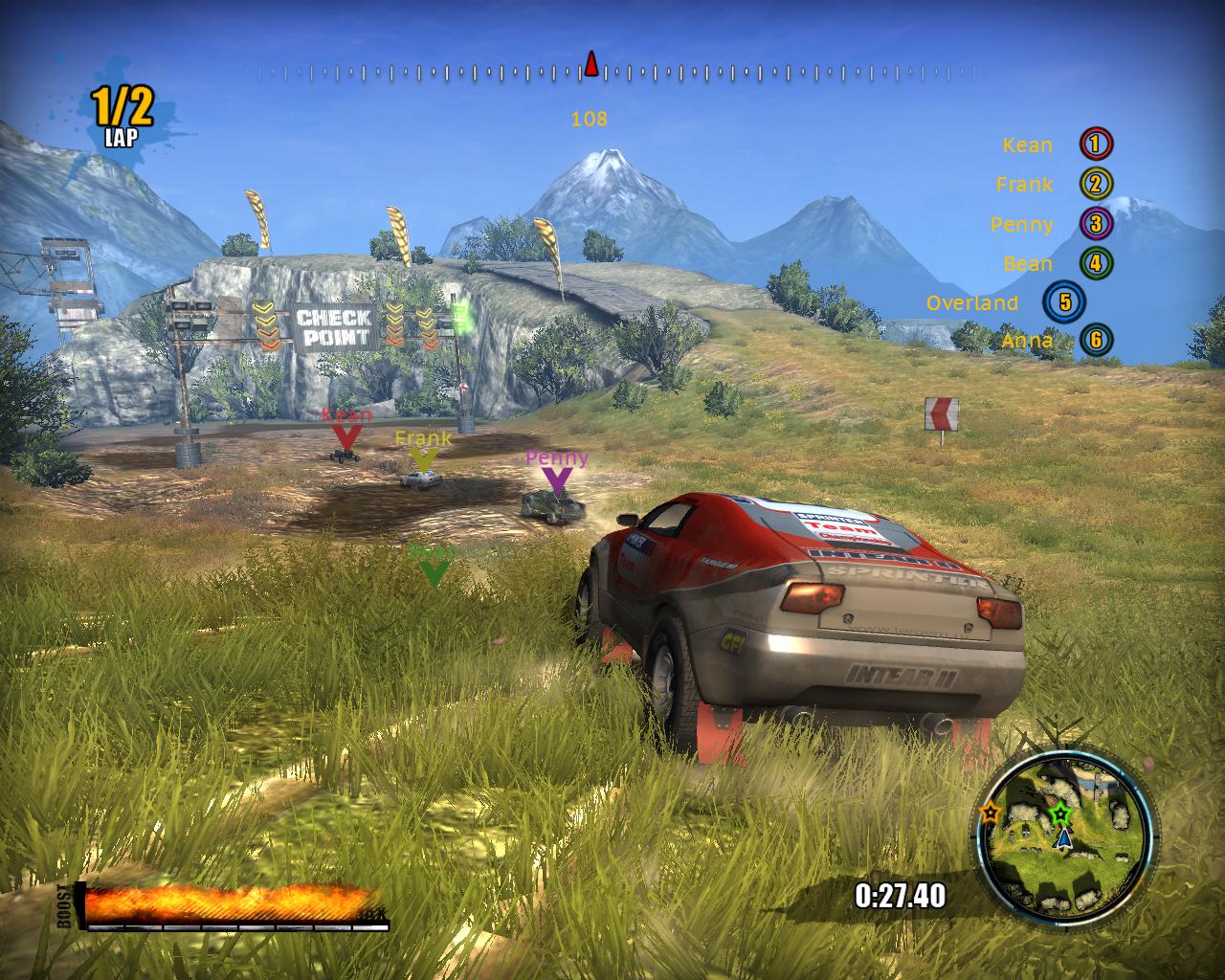Click the green star marker on the minimap
Viewport: 1225px width, 980px height.
tap(1059, 815)
